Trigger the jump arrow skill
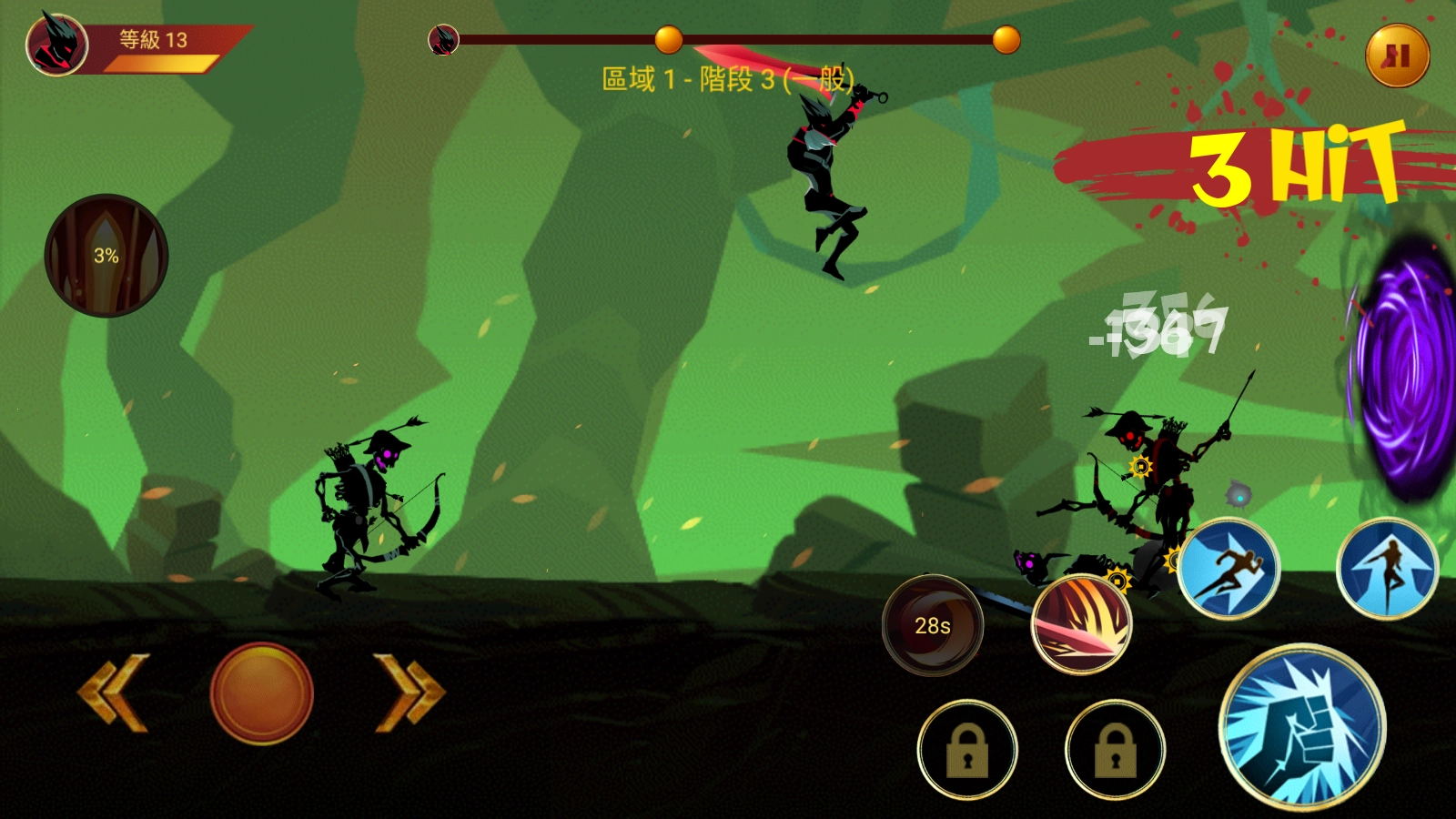 click(1387, 569)
